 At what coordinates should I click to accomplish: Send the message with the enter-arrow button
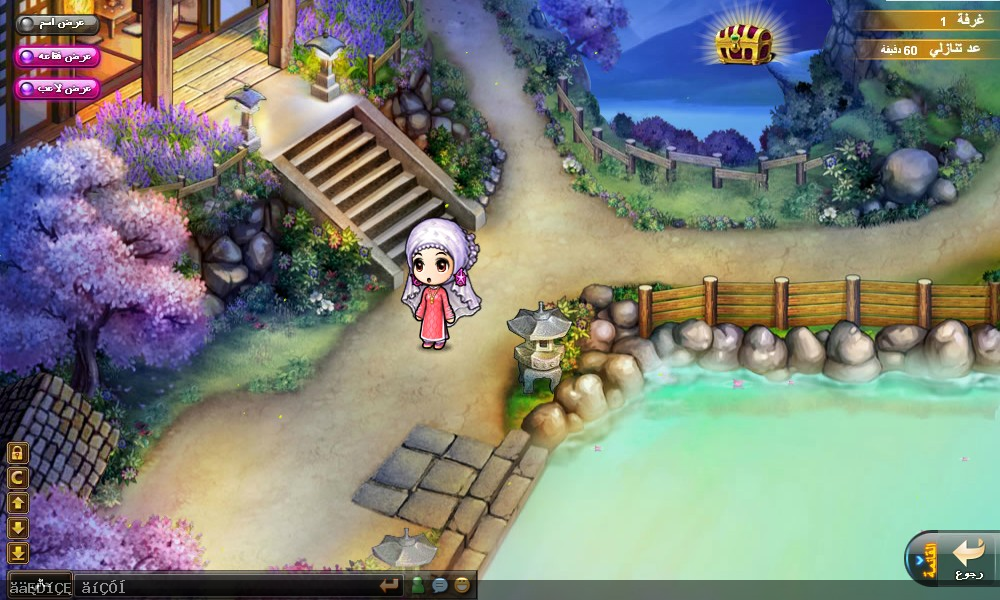coord(389,586)
